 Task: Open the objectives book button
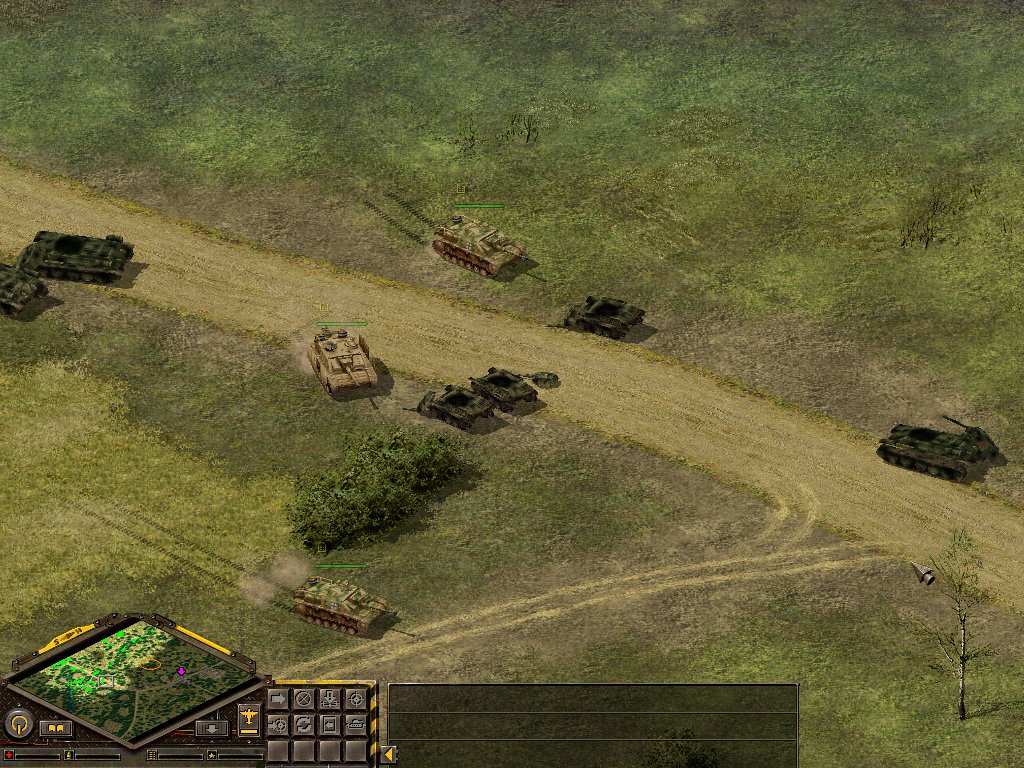click(56, 728)
